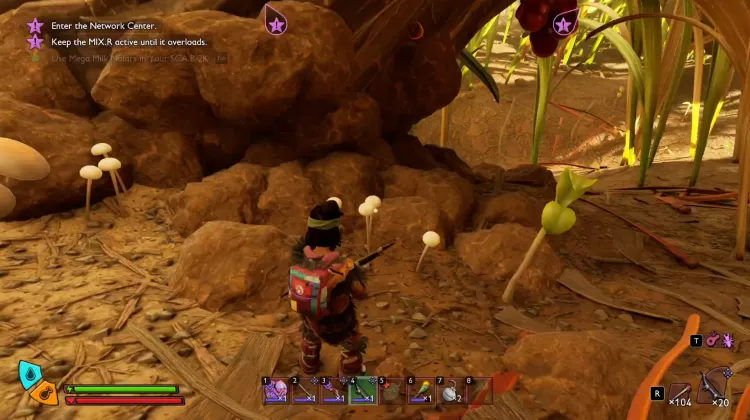
Task: Click the pink ant pet icon
Action: coord(727,342)
